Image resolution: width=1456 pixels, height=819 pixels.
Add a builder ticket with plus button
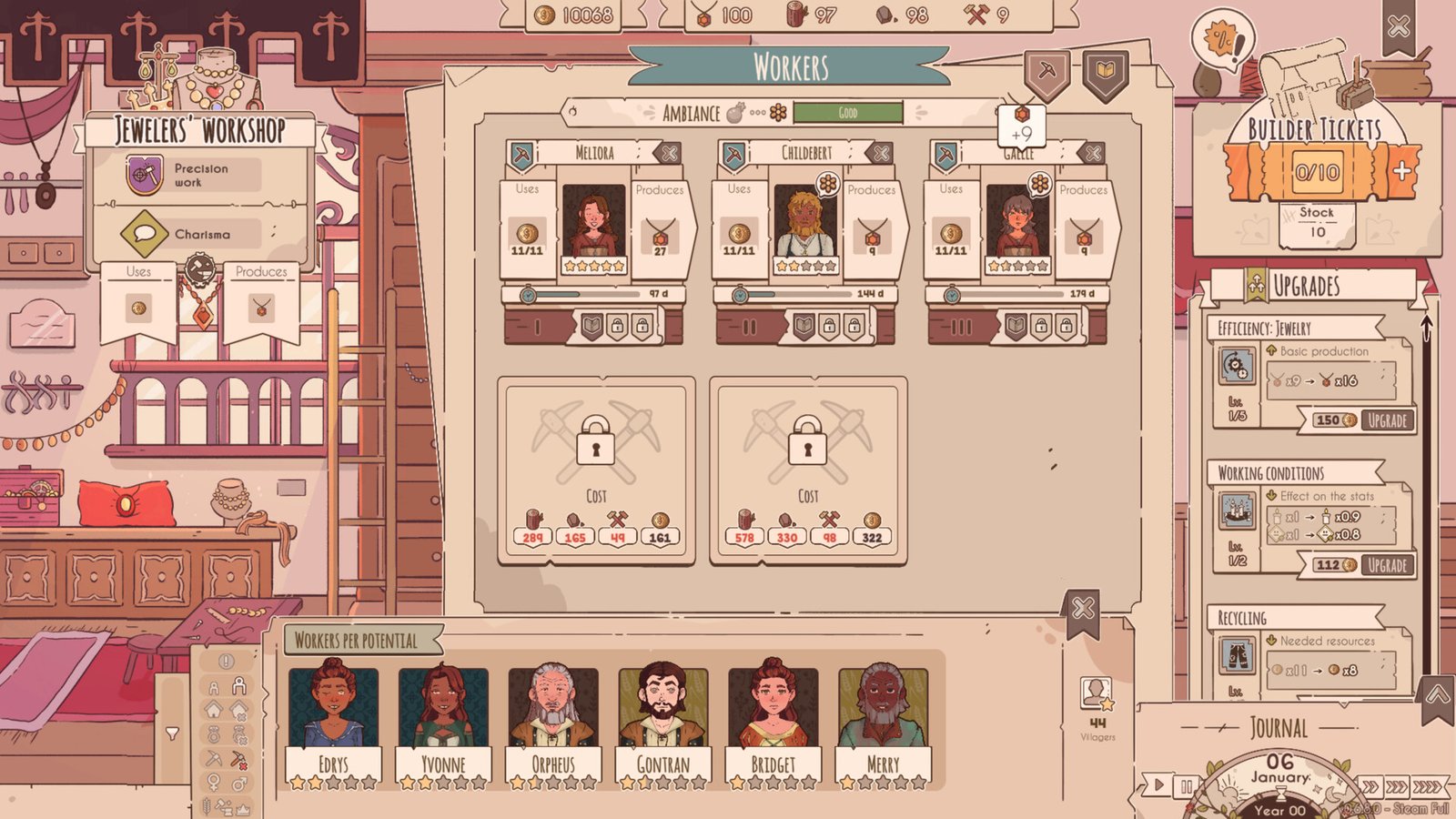[1401, 170]
